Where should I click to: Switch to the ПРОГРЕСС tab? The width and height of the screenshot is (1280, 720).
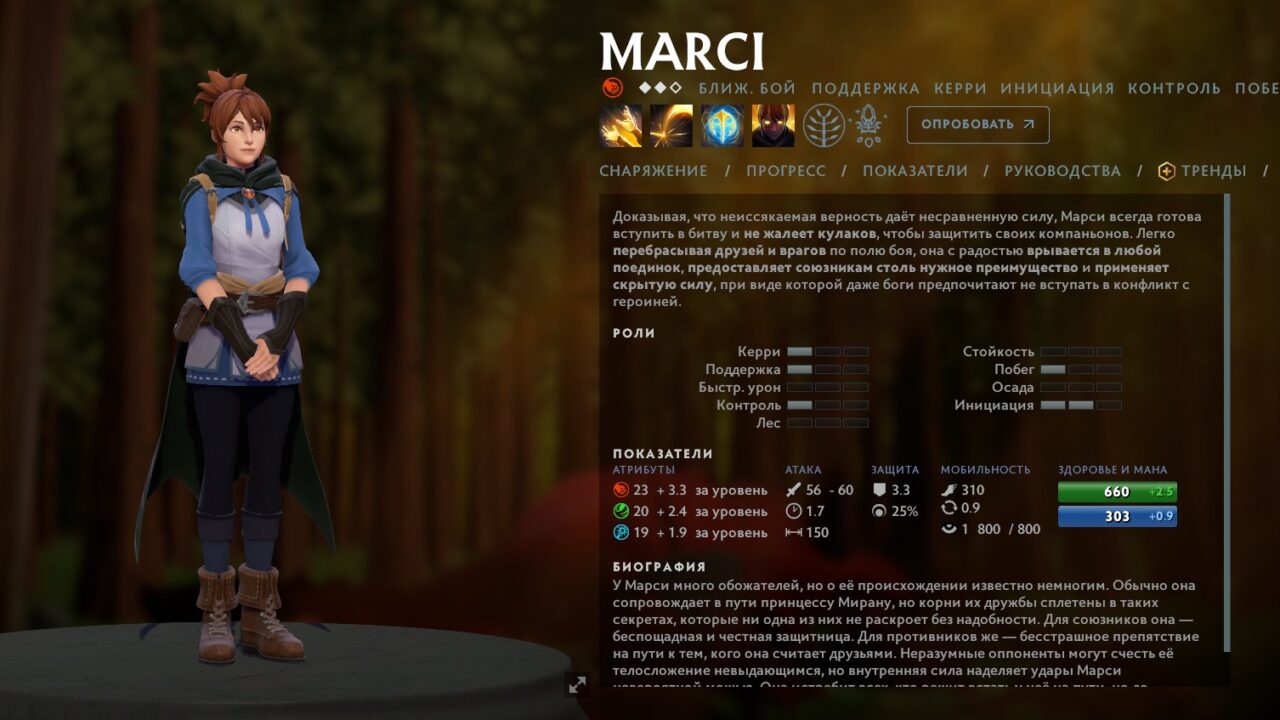click(x=786, y=171)
